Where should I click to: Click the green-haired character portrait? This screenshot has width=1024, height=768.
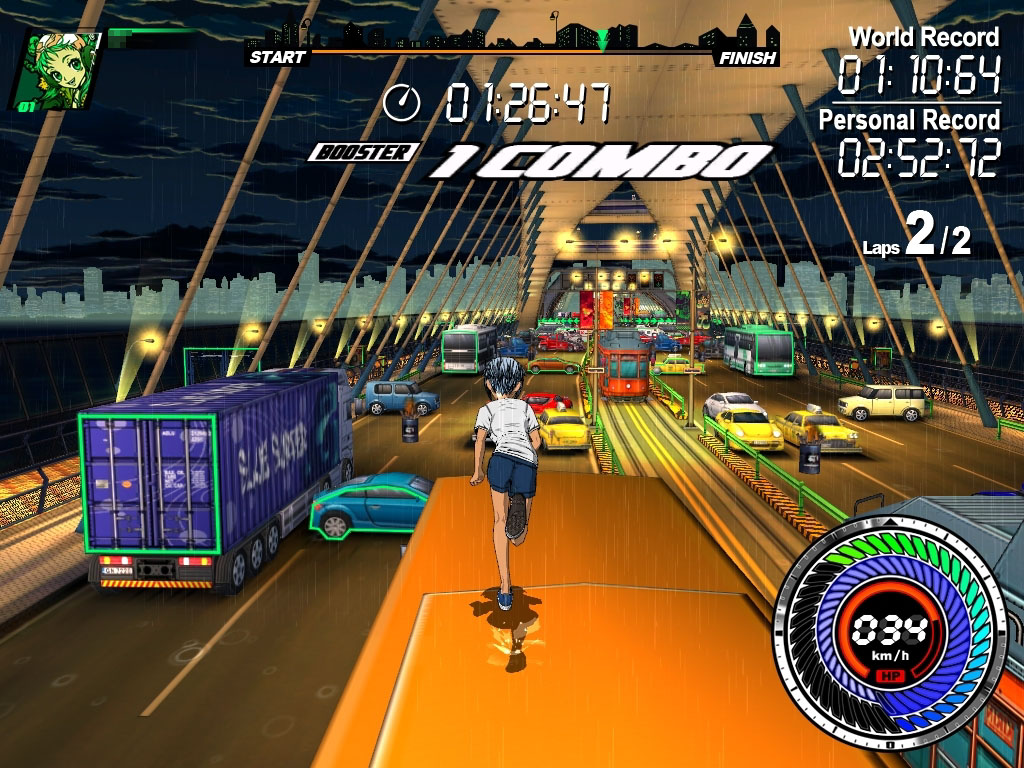[x=58, y=68]
